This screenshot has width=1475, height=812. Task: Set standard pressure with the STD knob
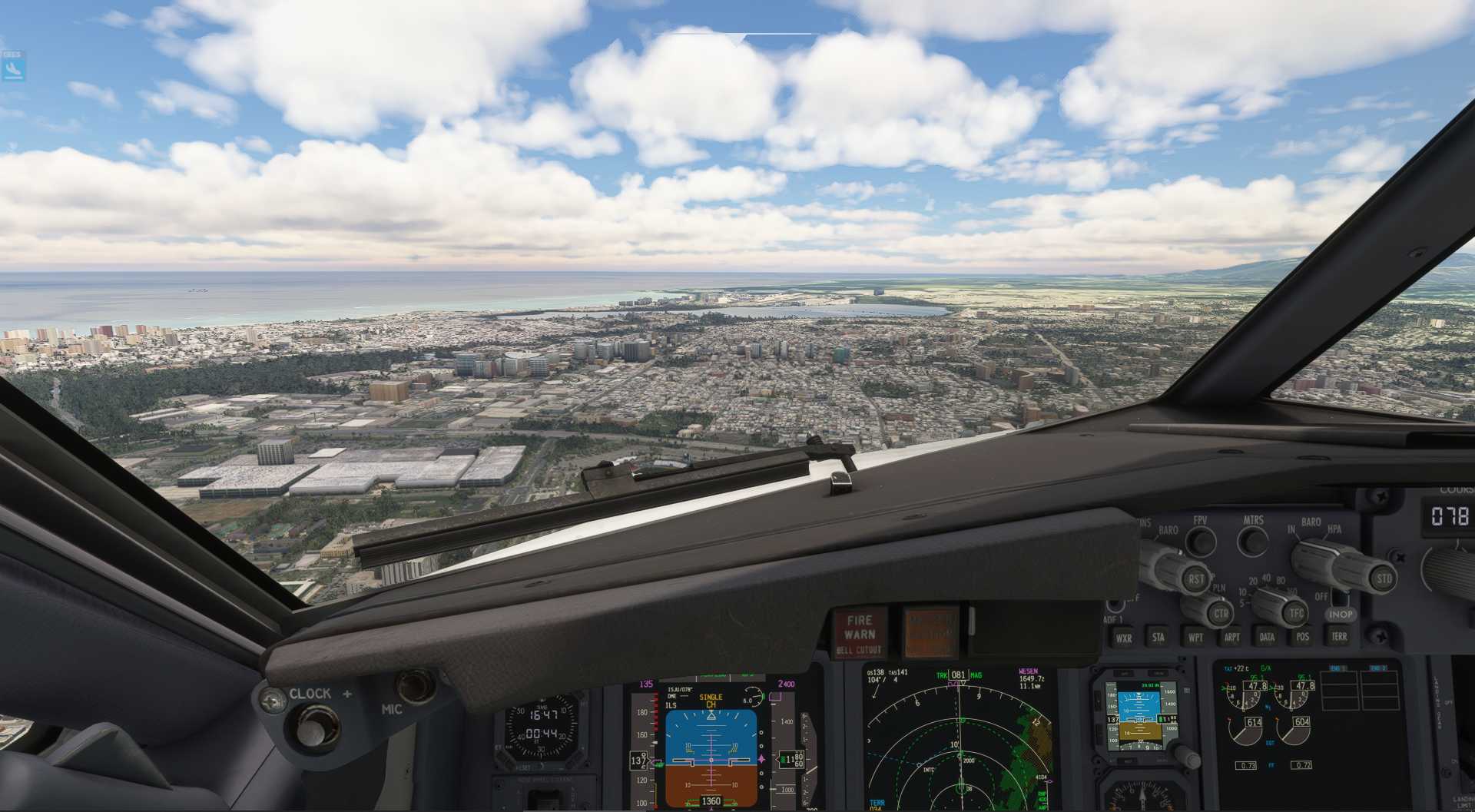pyautogui.click(x=1383, y=578)
